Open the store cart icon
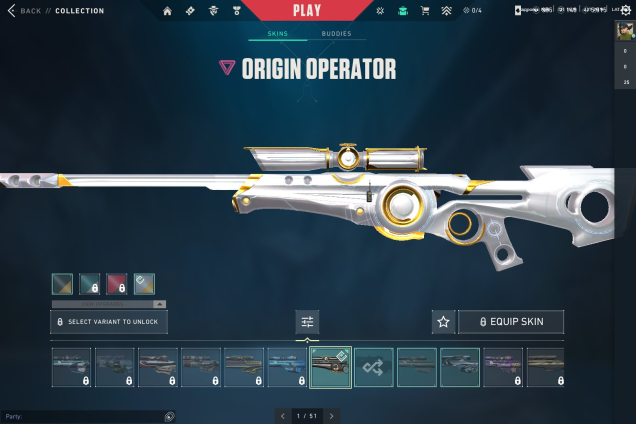The image size is (636, 424). [423, 11]
